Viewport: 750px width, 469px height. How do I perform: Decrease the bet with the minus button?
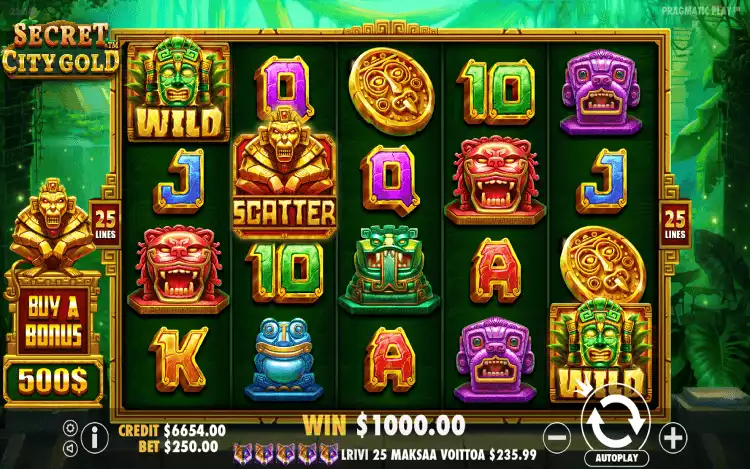point(558,436)
